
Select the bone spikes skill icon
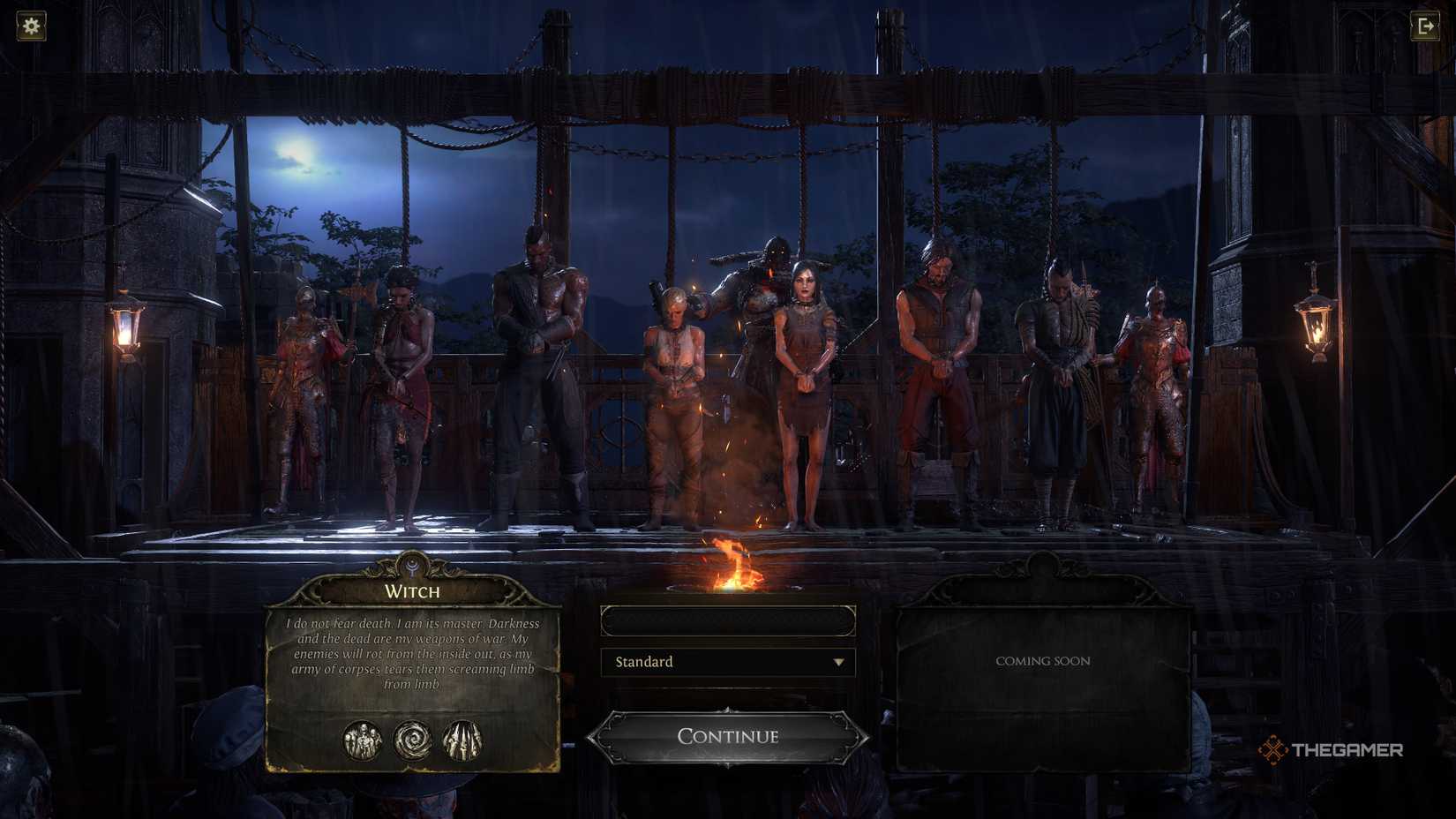[x=462, y=740]
